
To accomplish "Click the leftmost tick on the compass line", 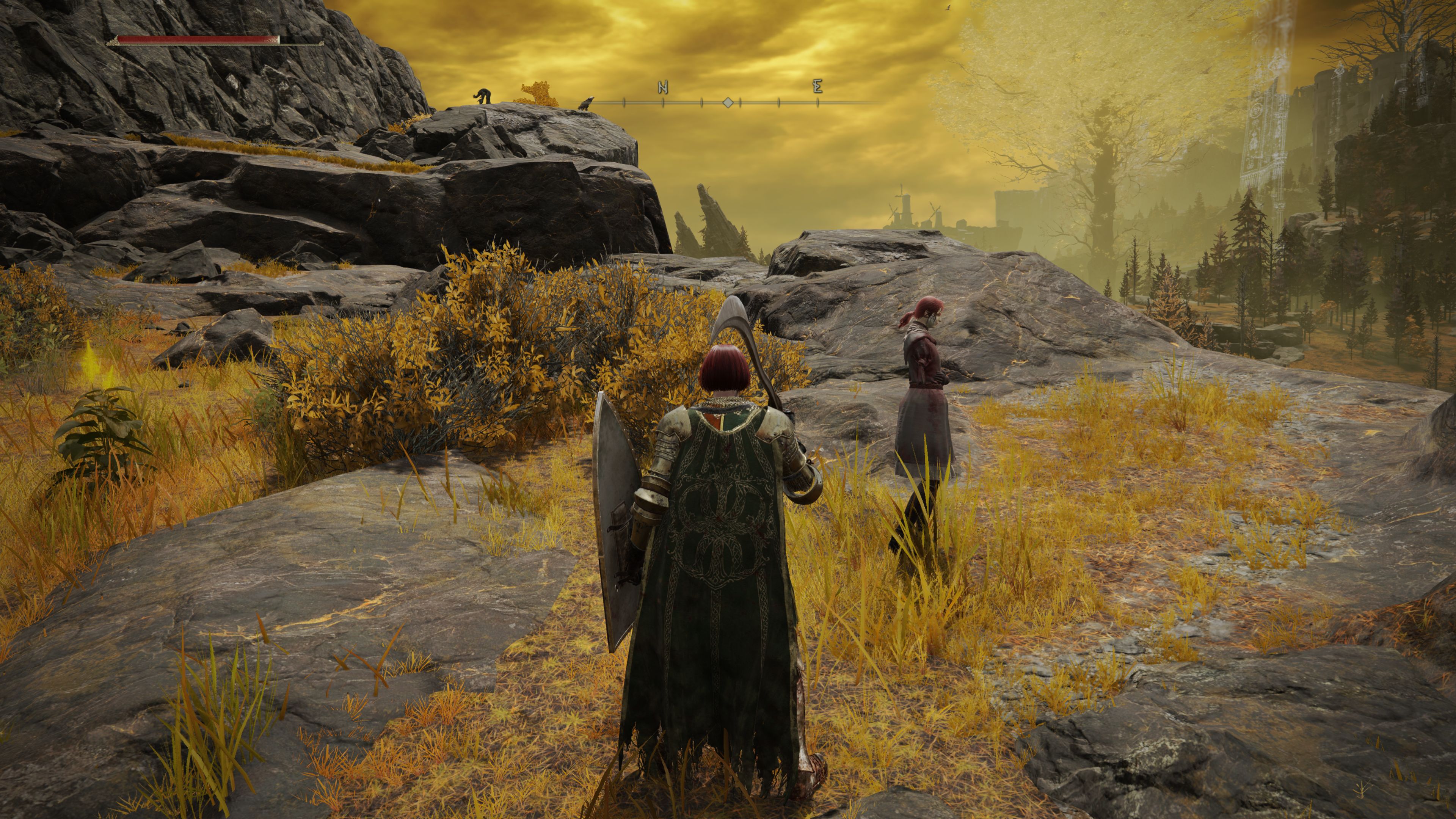I will (623, 103).
